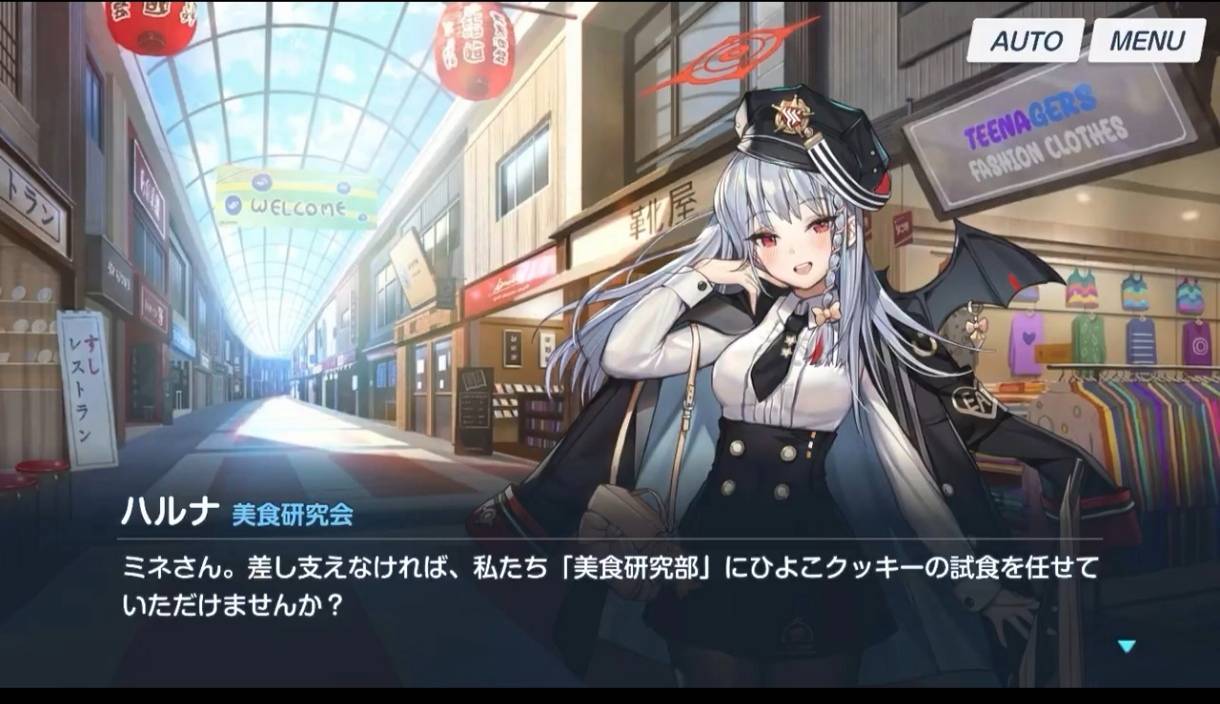Toggle the AUTO dialogue playback button

coord(1025,41)
